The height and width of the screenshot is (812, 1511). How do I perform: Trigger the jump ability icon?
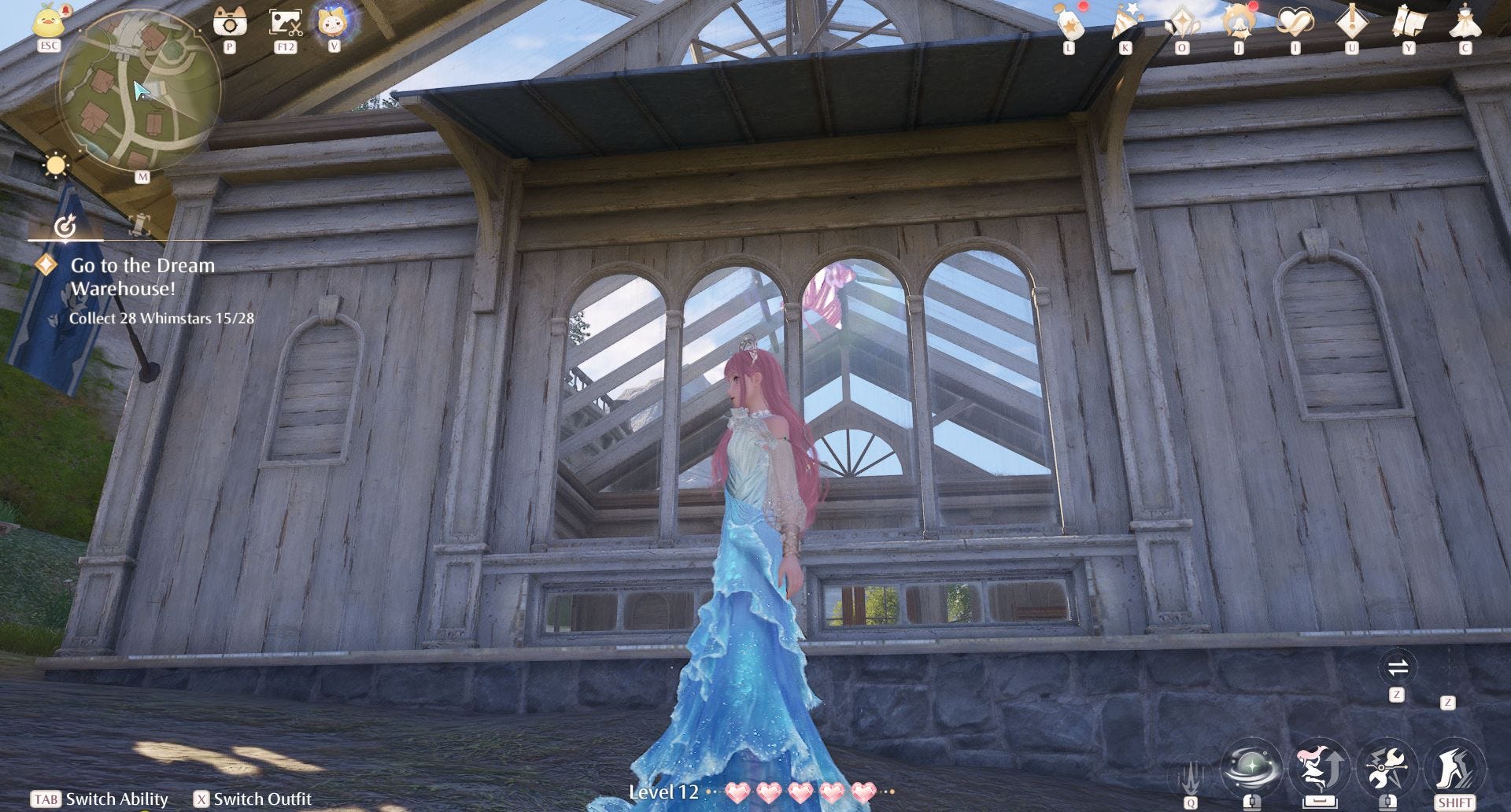tap(1320, 767)
